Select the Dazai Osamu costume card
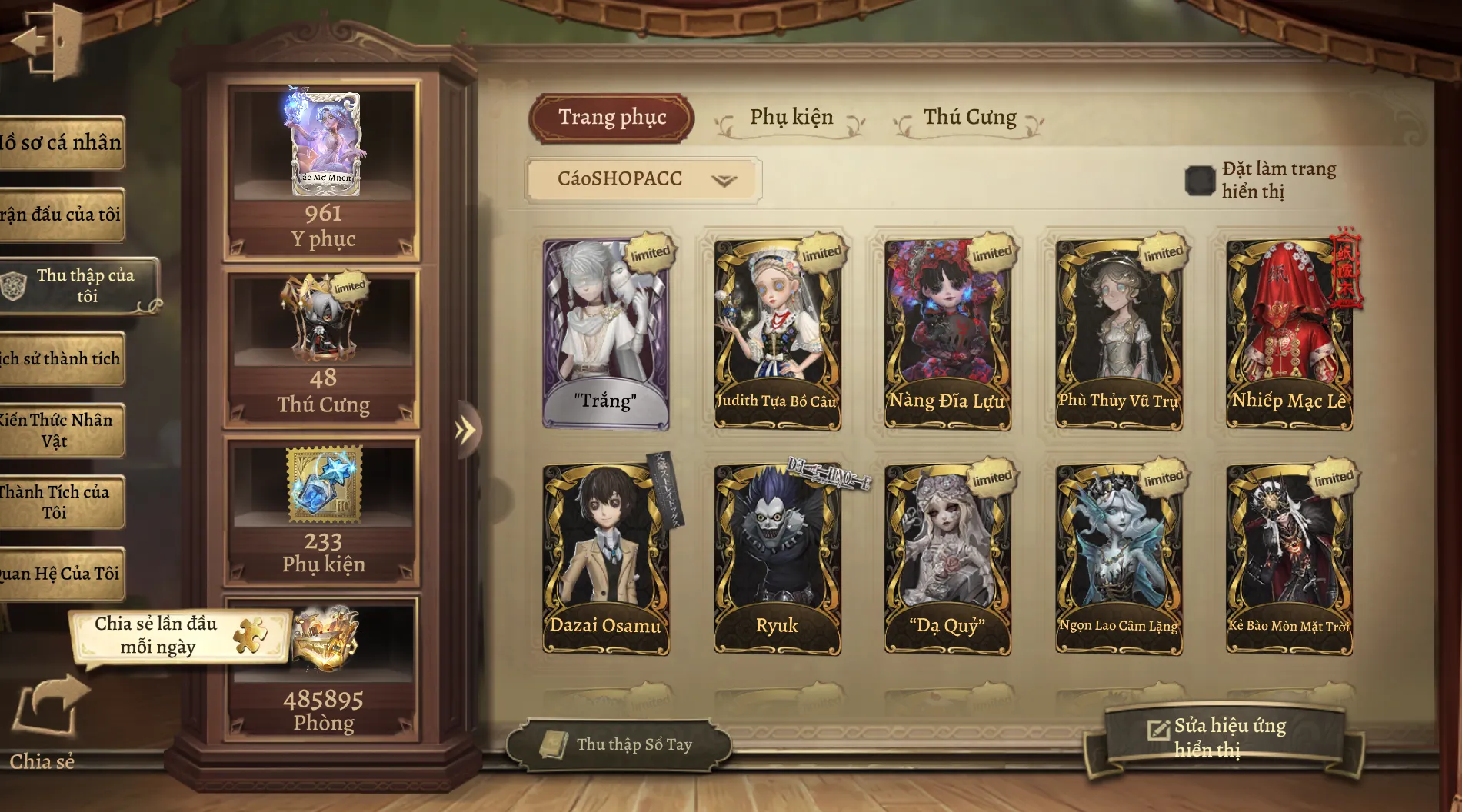Screen dimensions: 1462x812 click(605, 559)
